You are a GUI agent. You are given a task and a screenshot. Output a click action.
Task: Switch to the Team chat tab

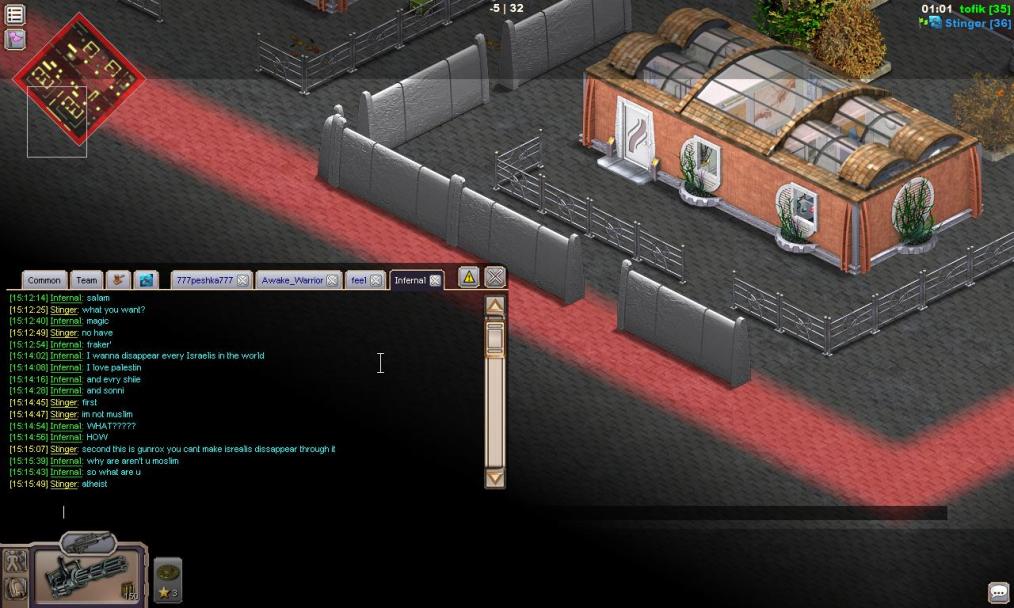click(x=87, y=280)
